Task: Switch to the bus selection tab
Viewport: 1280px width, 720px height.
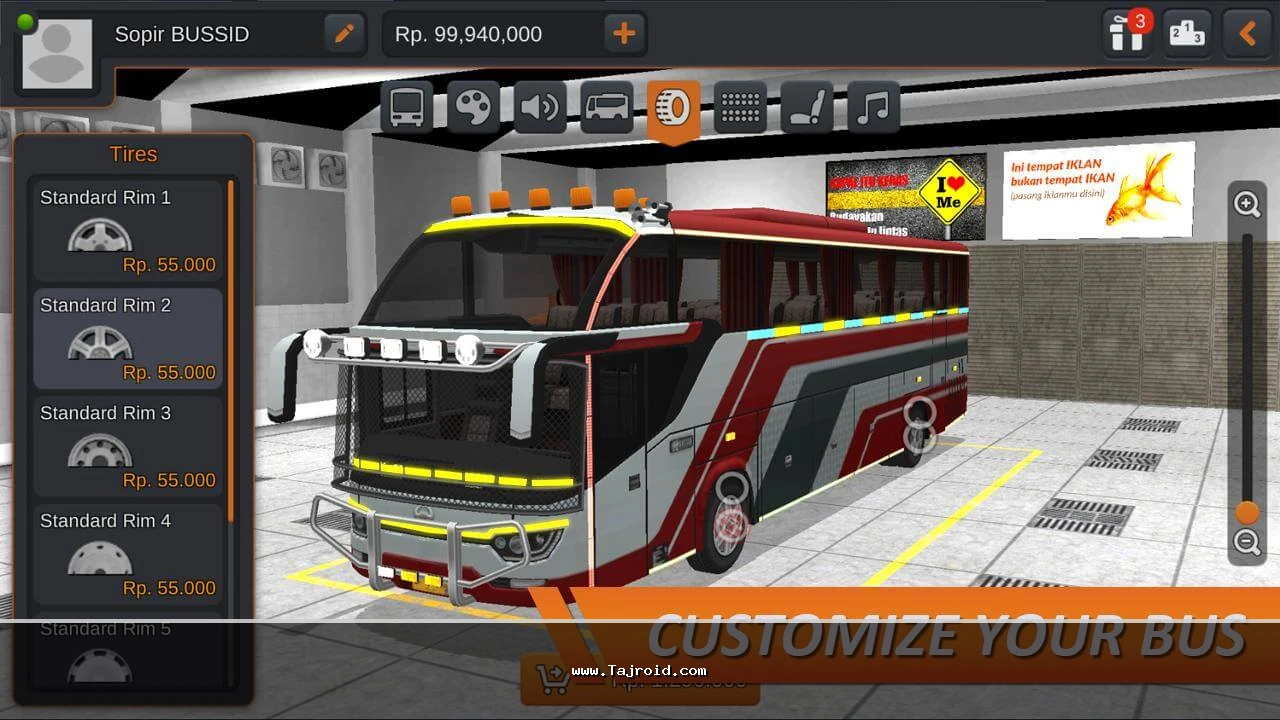Action: coord(407,107)
